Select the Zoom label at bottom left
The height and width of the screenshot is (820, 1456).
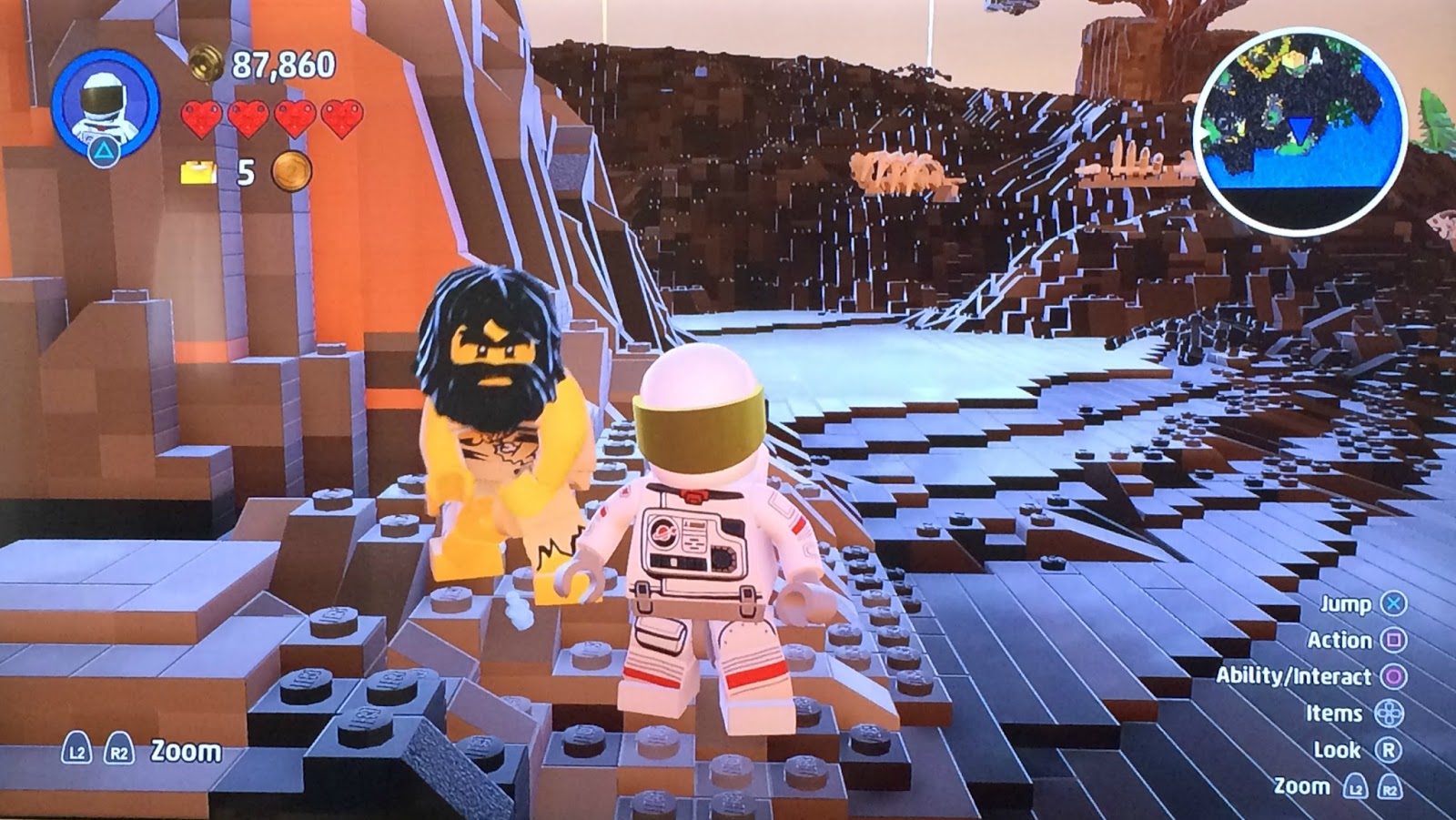[x=187, y=753]
